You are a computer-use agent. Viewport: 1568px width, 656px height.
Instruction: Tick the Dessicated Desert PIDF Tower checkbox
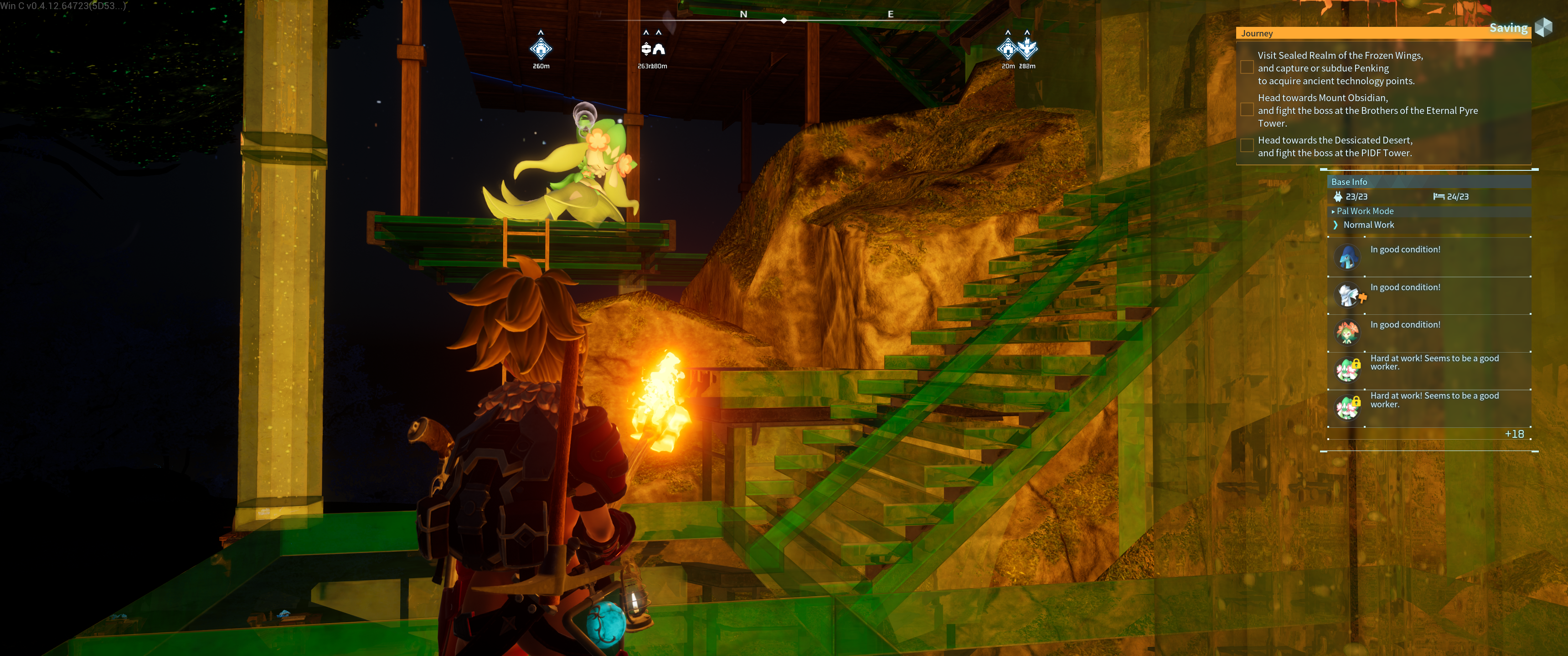tap(1247, 146)
